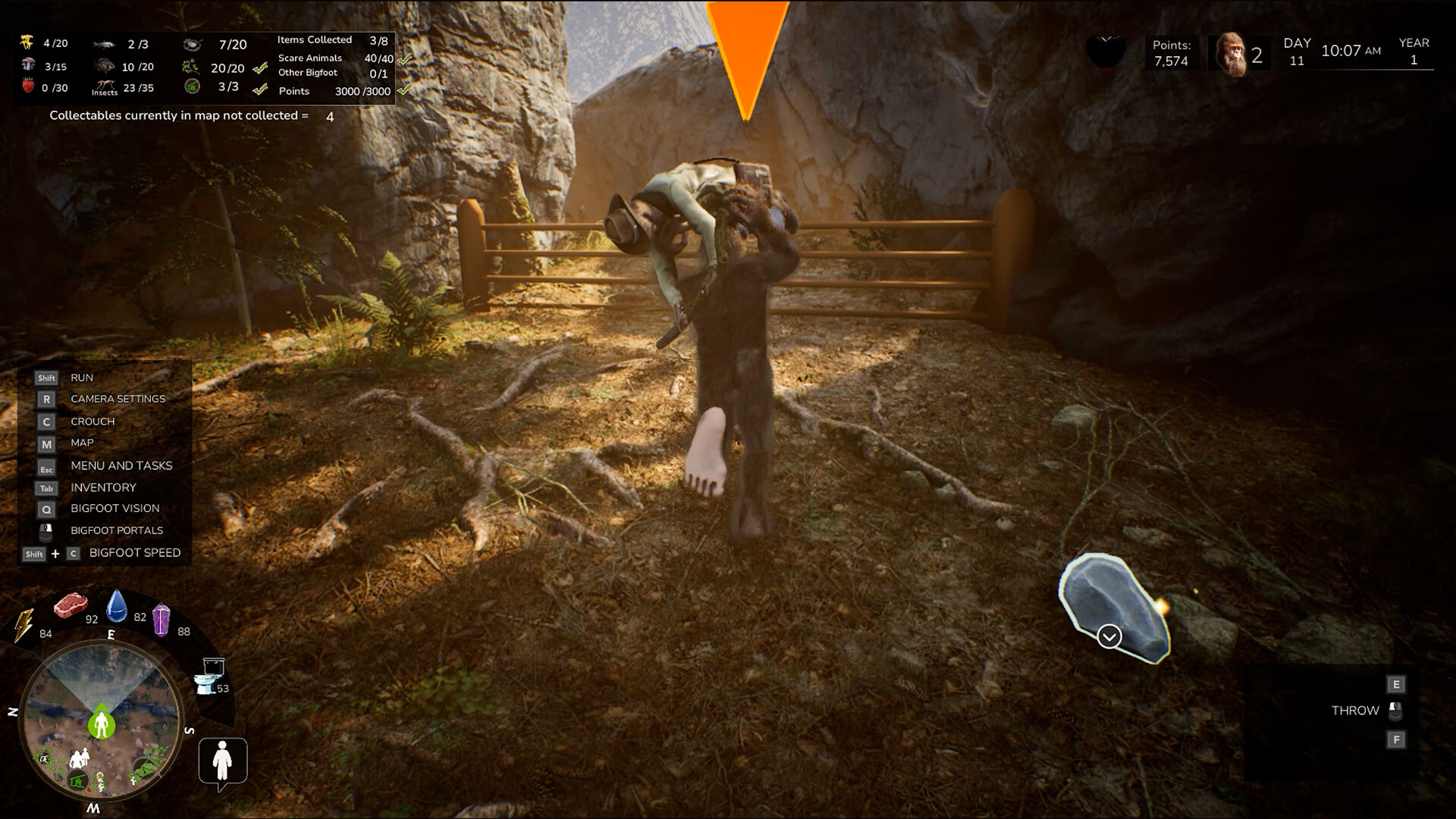
Task: Select the lightning energy stat icon
Action: click(x=24, y=623)
